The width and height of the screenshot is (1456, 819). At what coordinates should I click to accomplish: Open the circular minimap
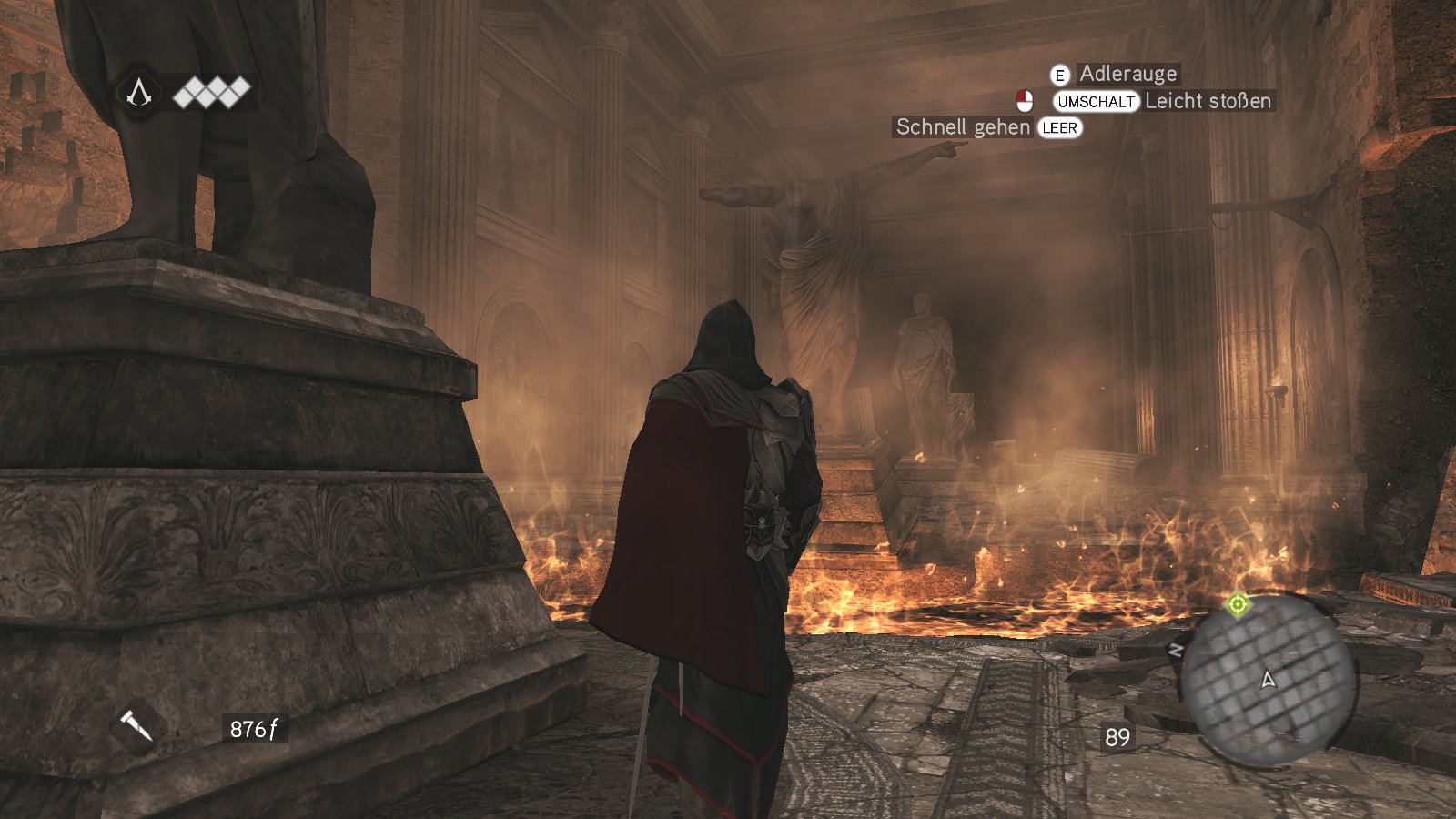(x=1269, y=680)
